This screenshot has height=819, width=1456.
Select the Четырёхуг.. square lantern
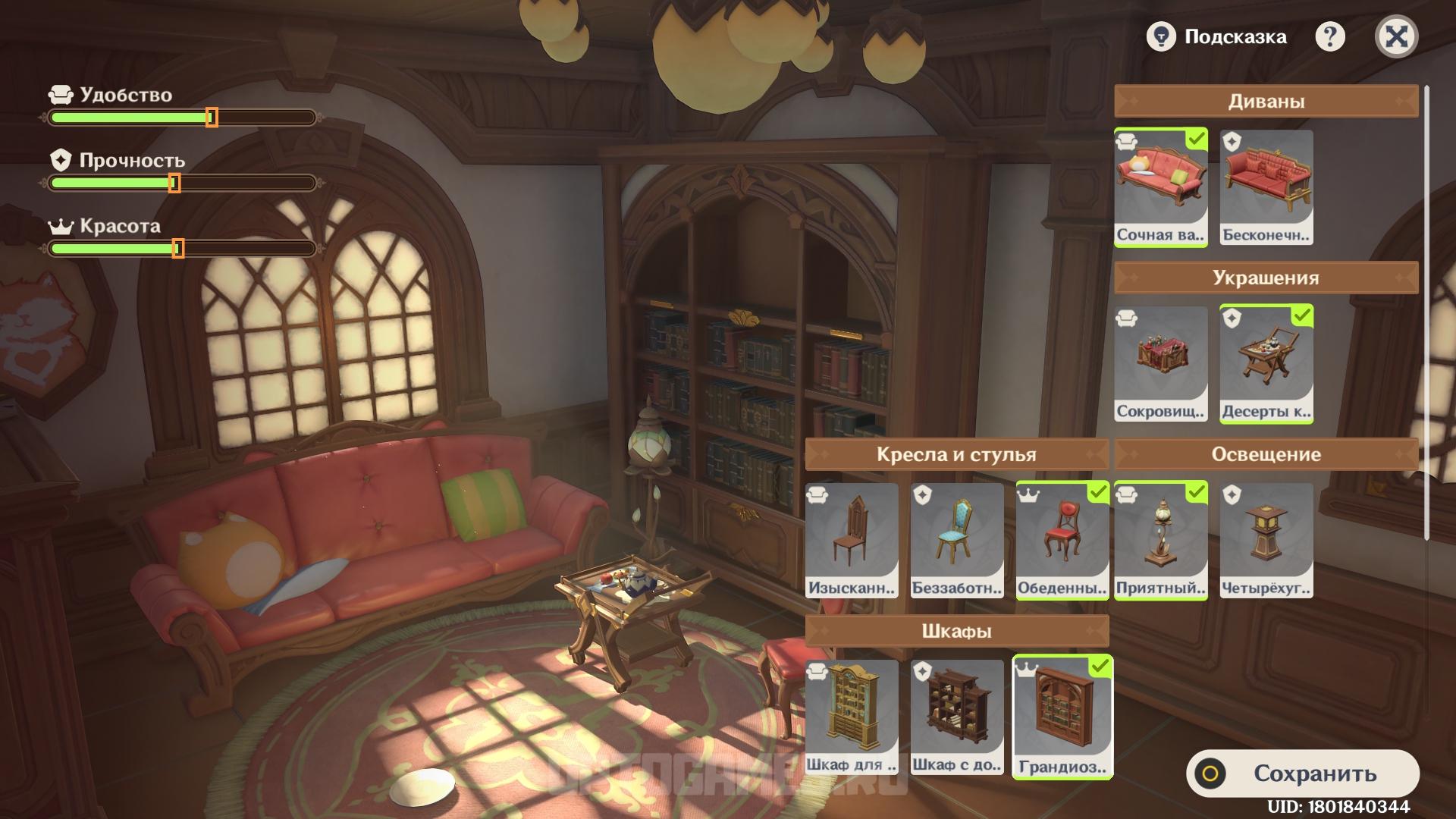1266,540
